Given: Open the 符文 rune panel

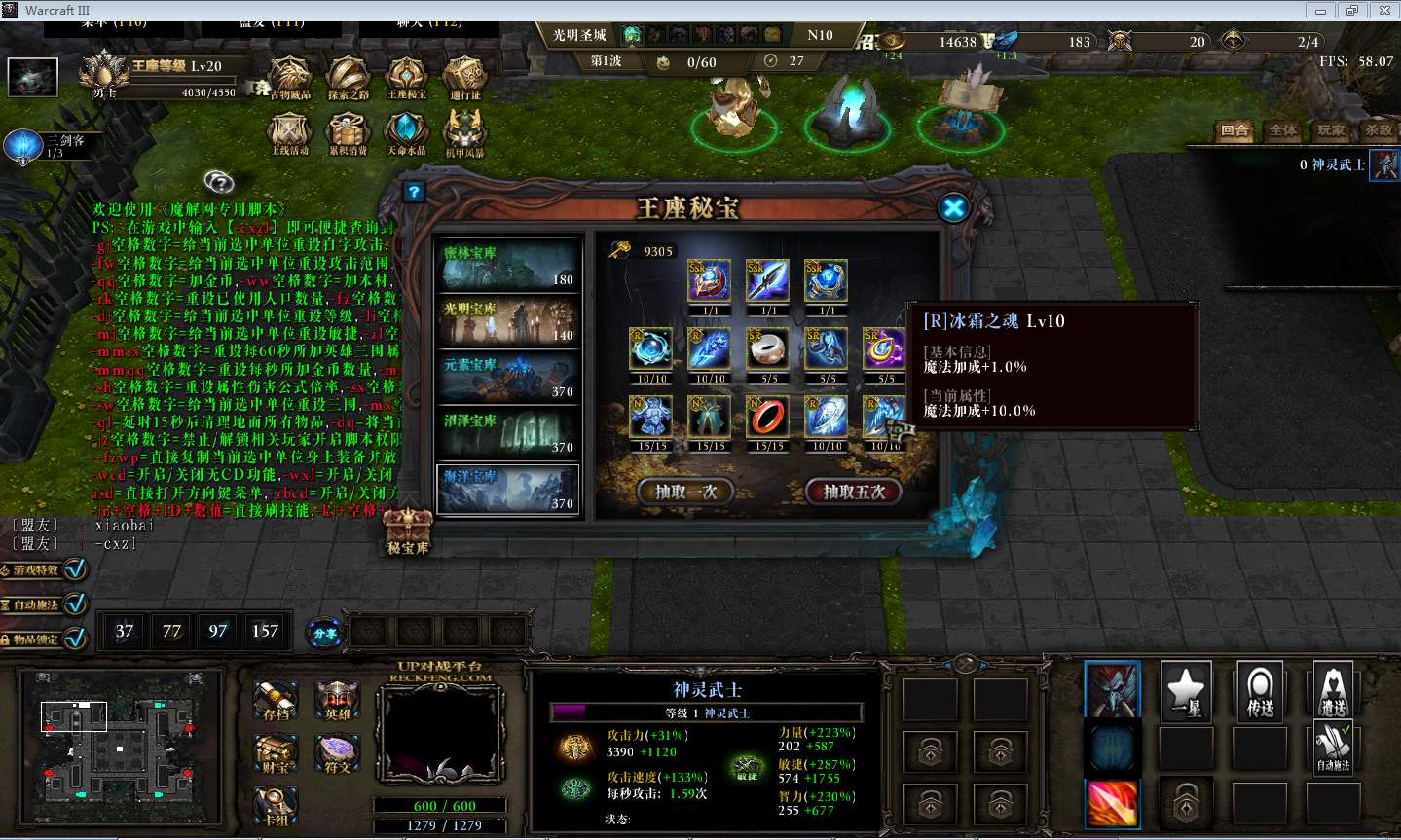Looking at the screenshot, I should 337,754.
